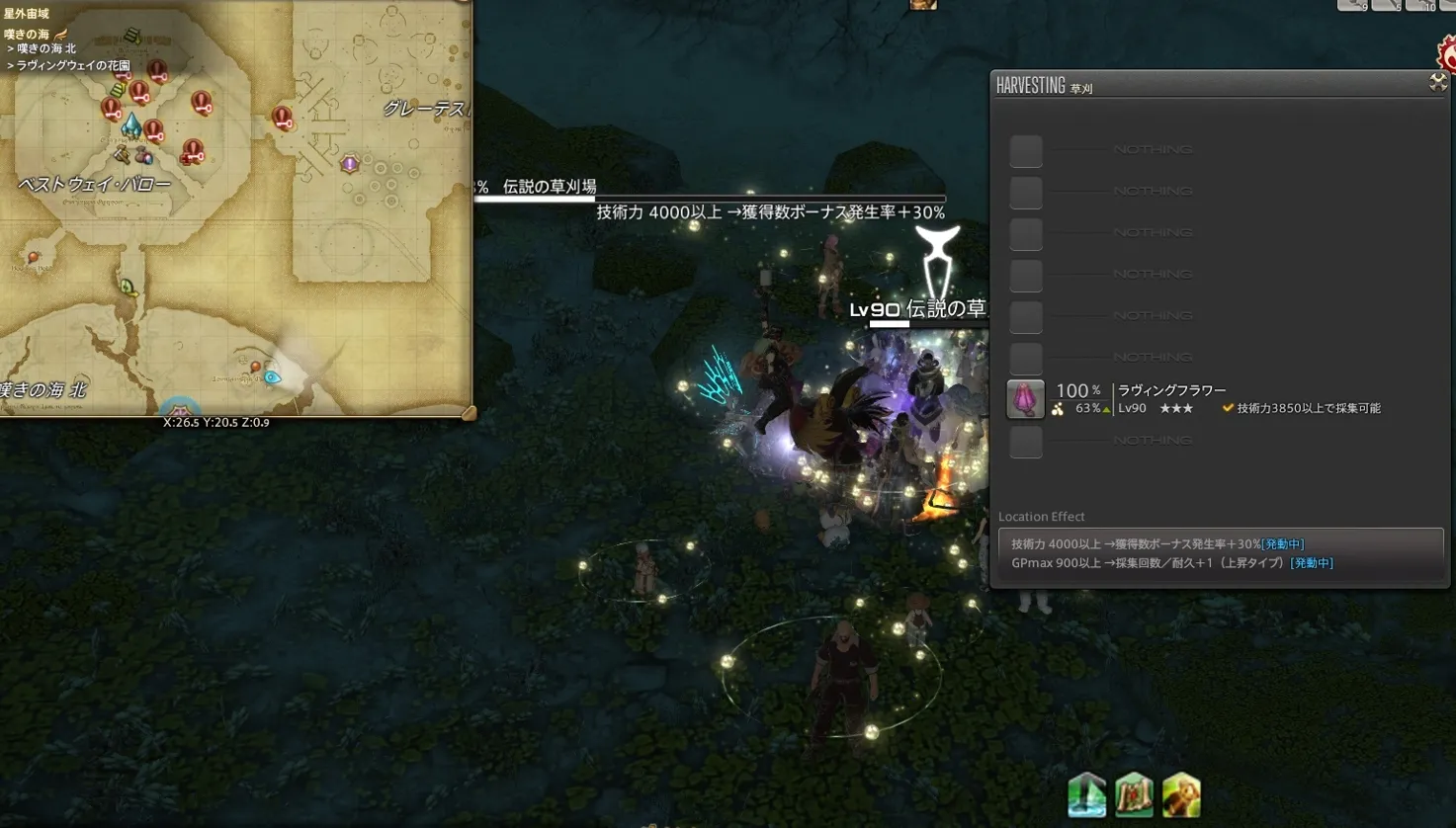Viewport: 1456px width, 828px height.
Task: Trigger the squirrel creature ability icon
Action: pyautogui.click(x=1181, y=795)
